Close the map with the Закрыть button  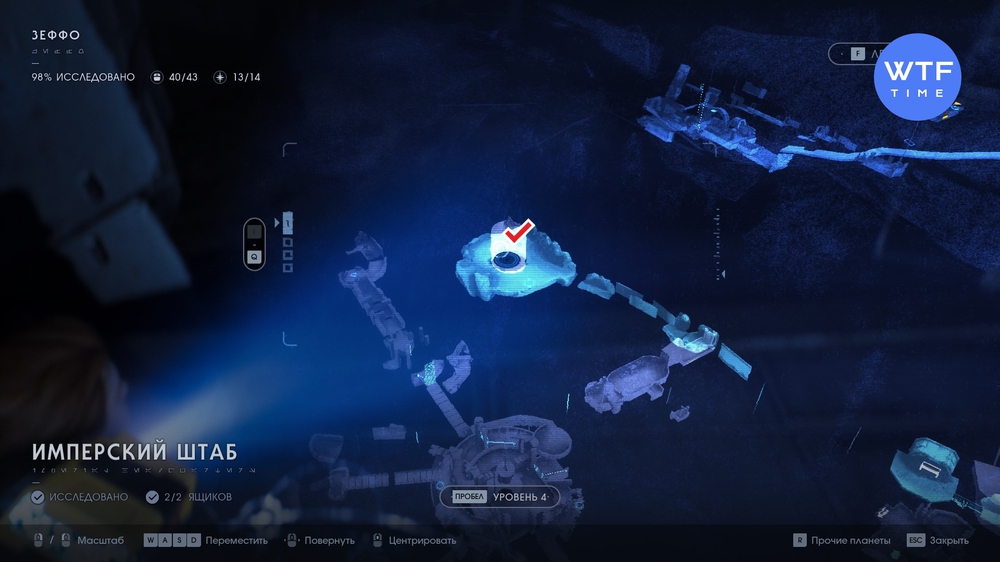[937, 540]
